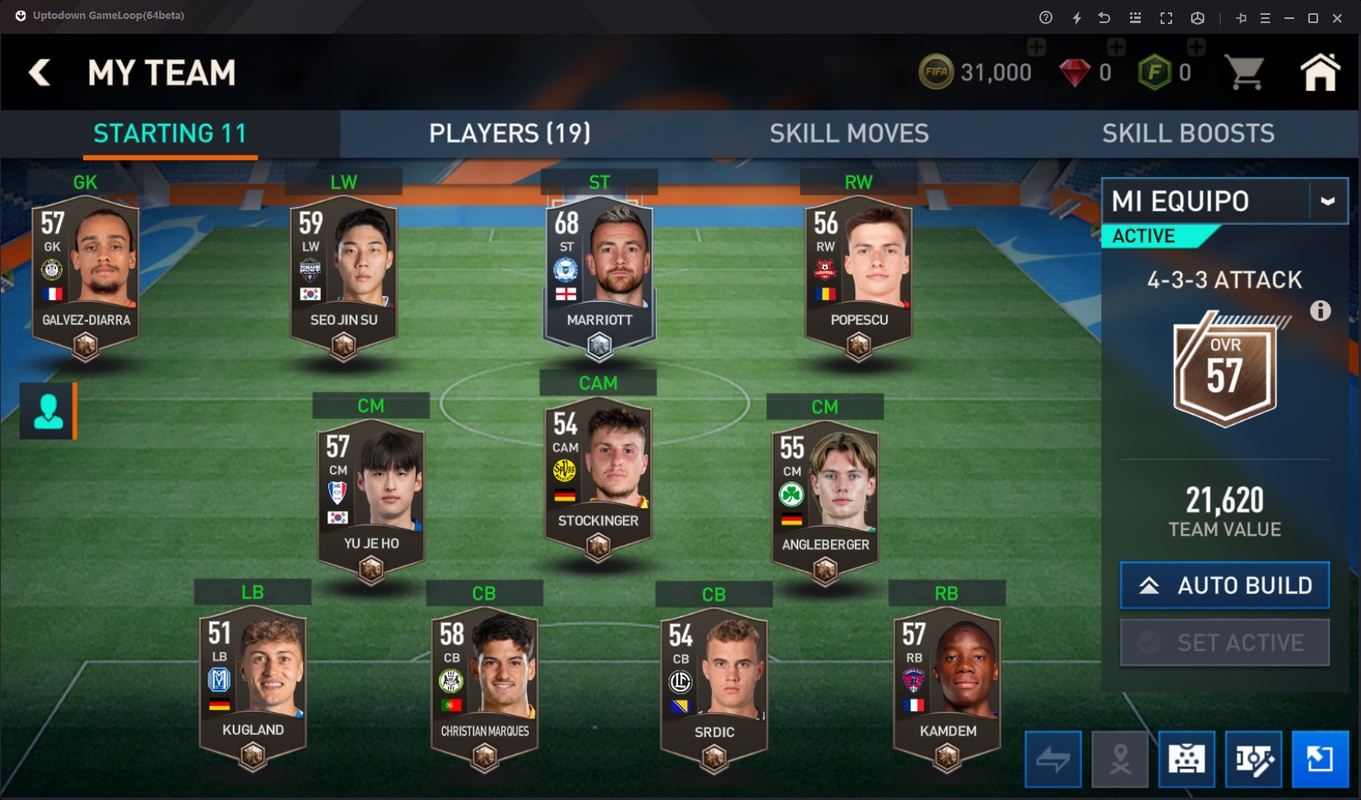The image size is (1361, 800).
Task: Open the formation tactics editor icon
Action: pos(1253,758)
